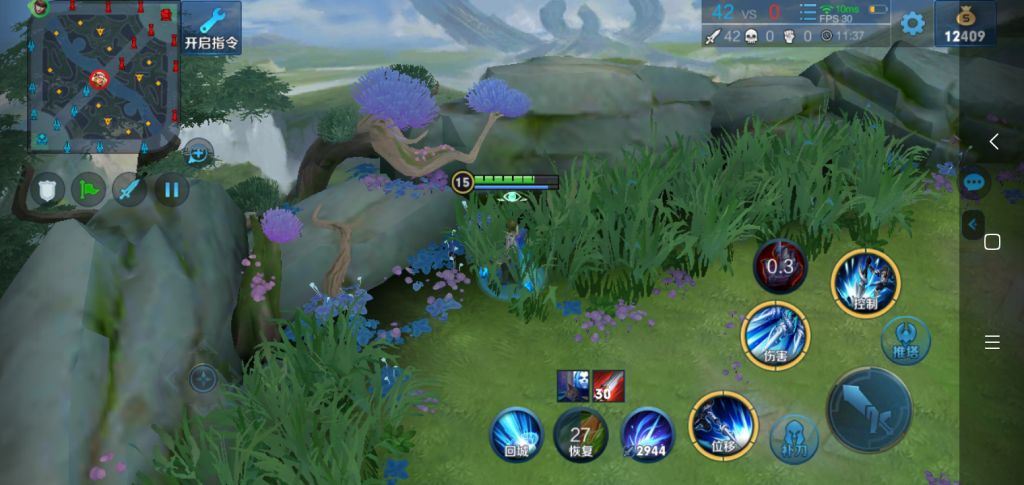Open the minimap in the corner

104,77
